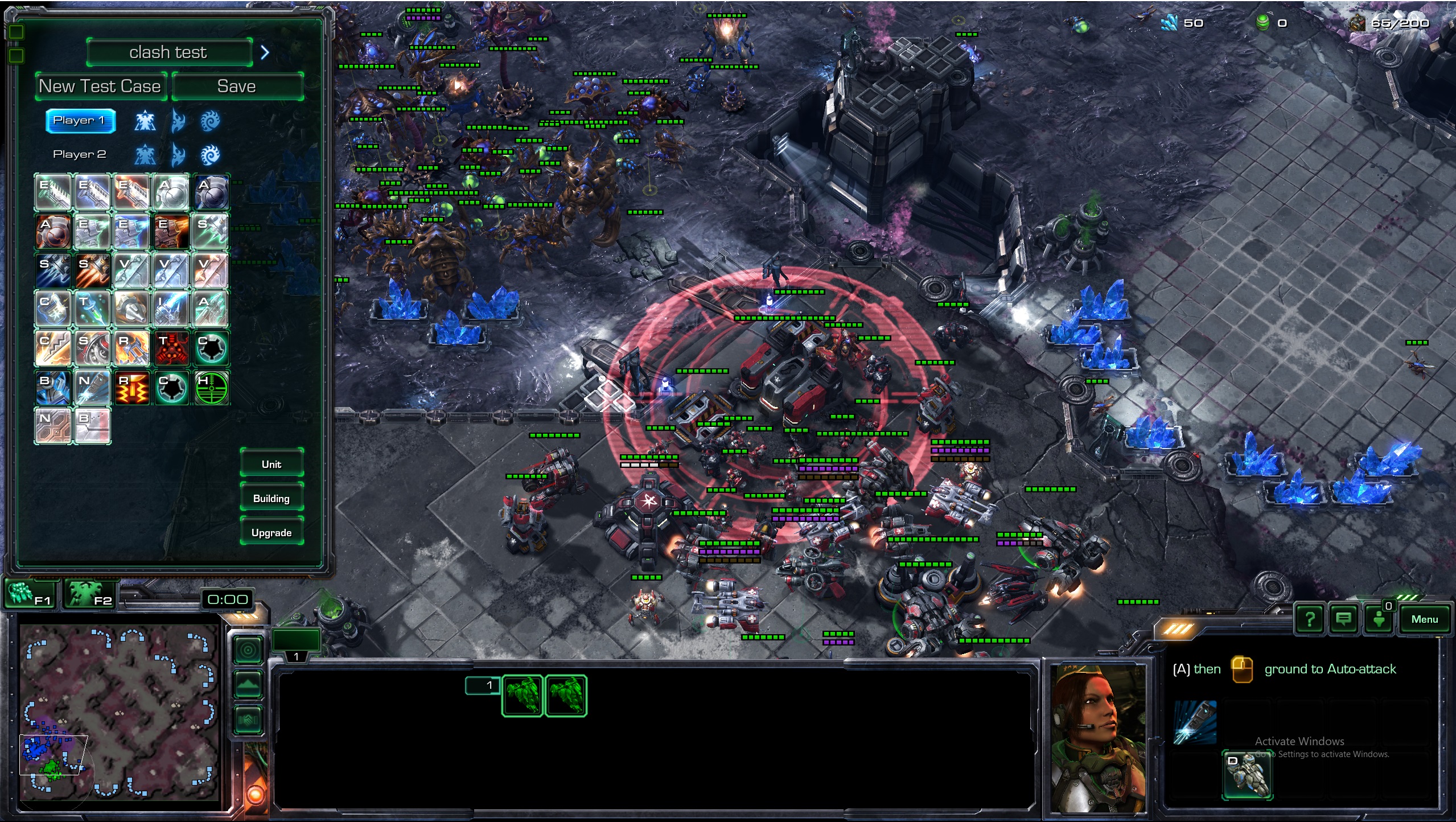Open the game Menu

point(1424,619)
